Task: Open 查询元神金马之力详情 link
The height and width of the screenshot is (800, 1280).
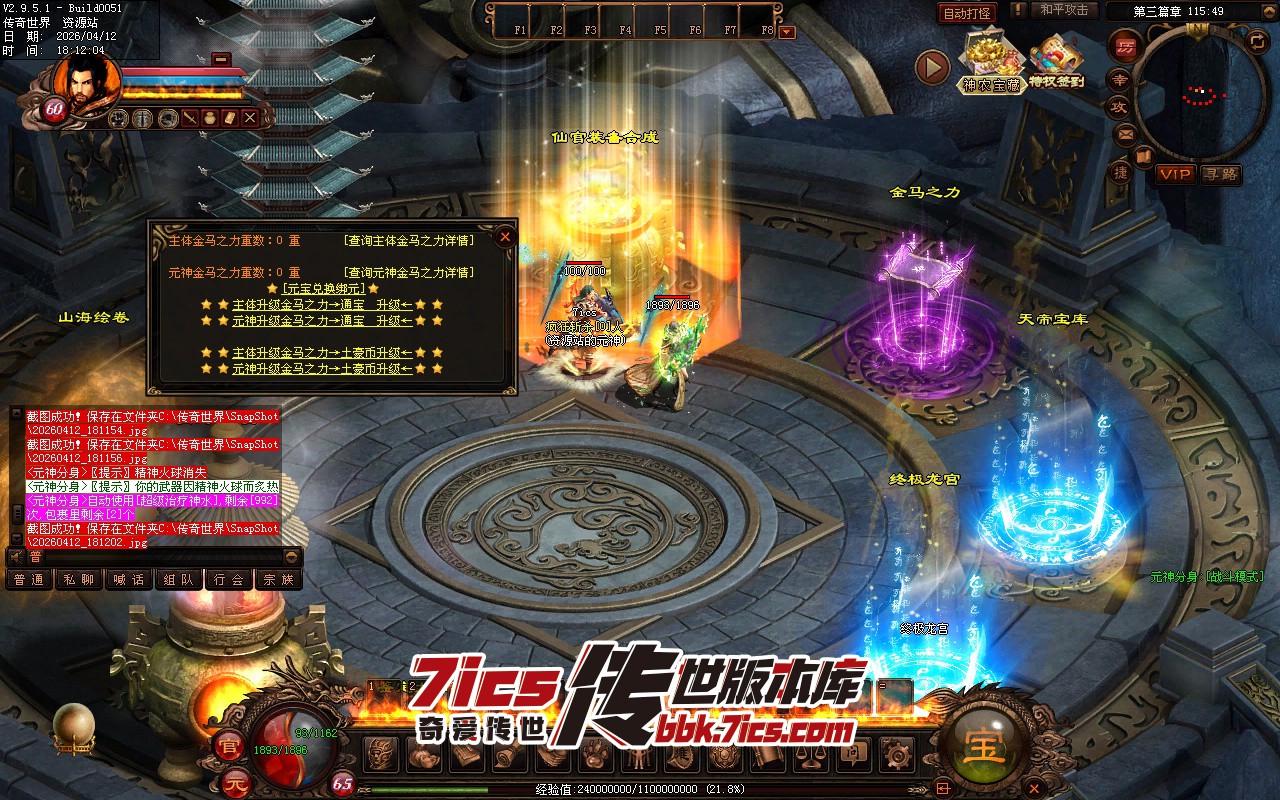Action: coord(408,273)
